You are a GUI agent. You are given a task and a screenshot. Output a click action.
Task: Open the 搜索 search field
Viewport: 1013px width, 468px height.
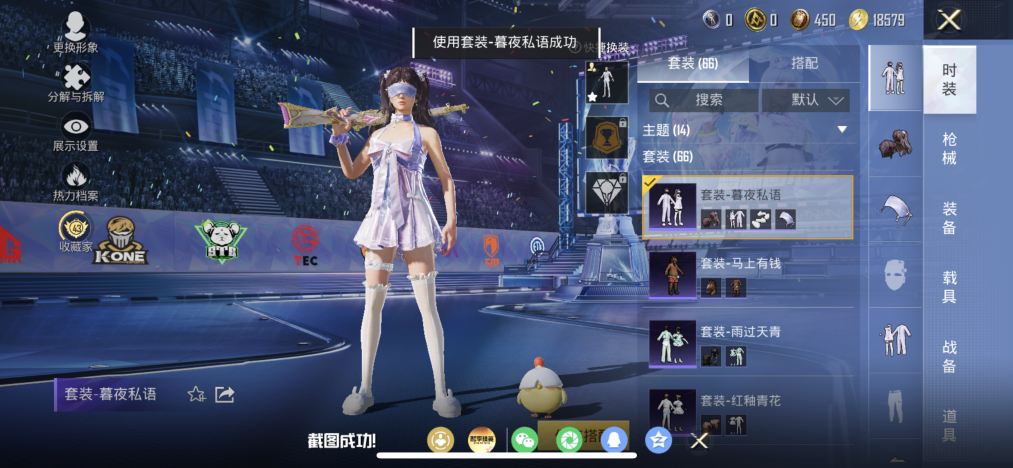[702, 100]
